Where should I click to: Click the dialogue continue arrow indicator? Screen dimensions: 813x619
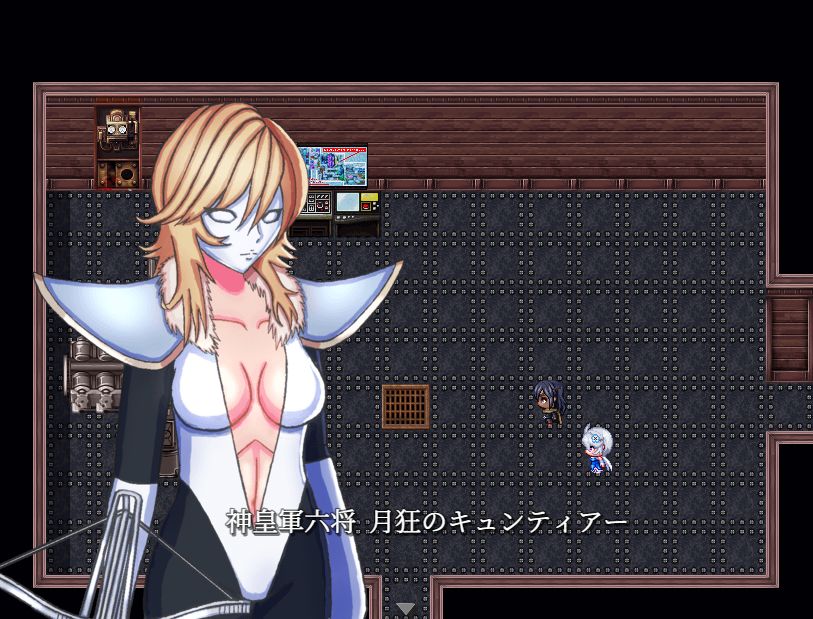click(405, 607)
